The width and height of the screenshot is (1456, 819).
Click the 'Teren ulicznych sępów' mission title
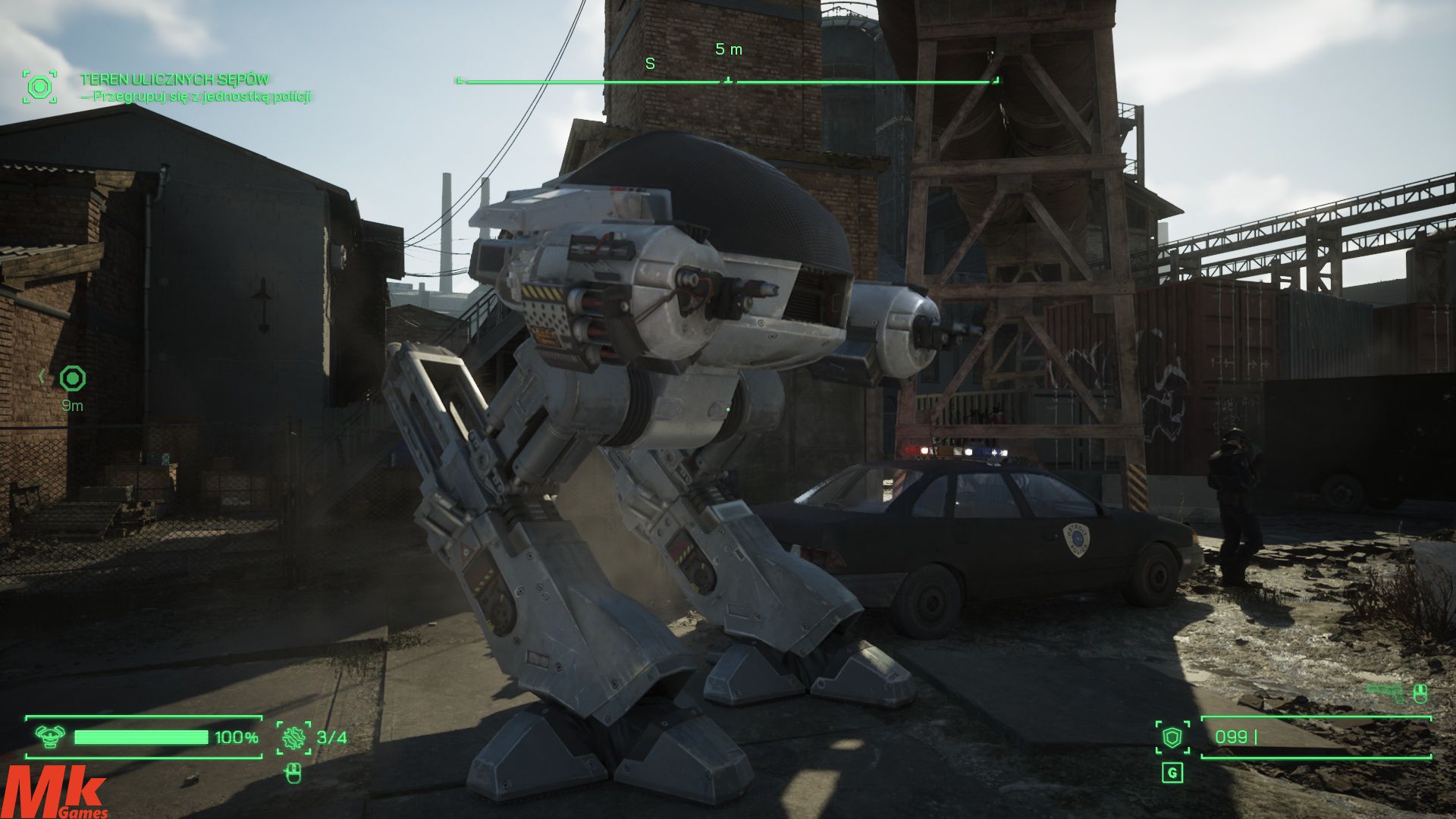174,79
